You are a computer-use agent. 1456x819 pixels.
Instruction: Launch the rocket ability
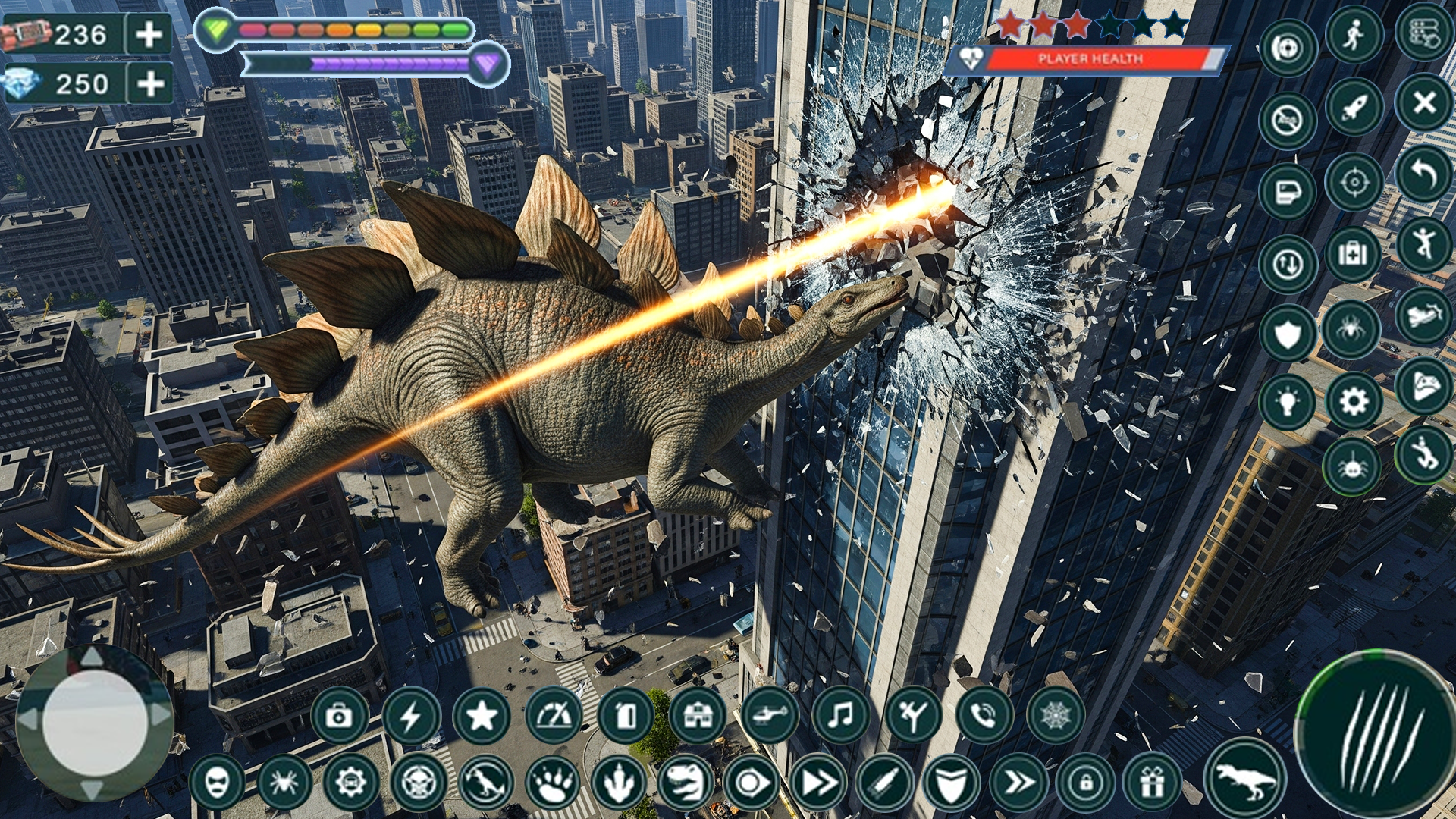(1354, 108)
